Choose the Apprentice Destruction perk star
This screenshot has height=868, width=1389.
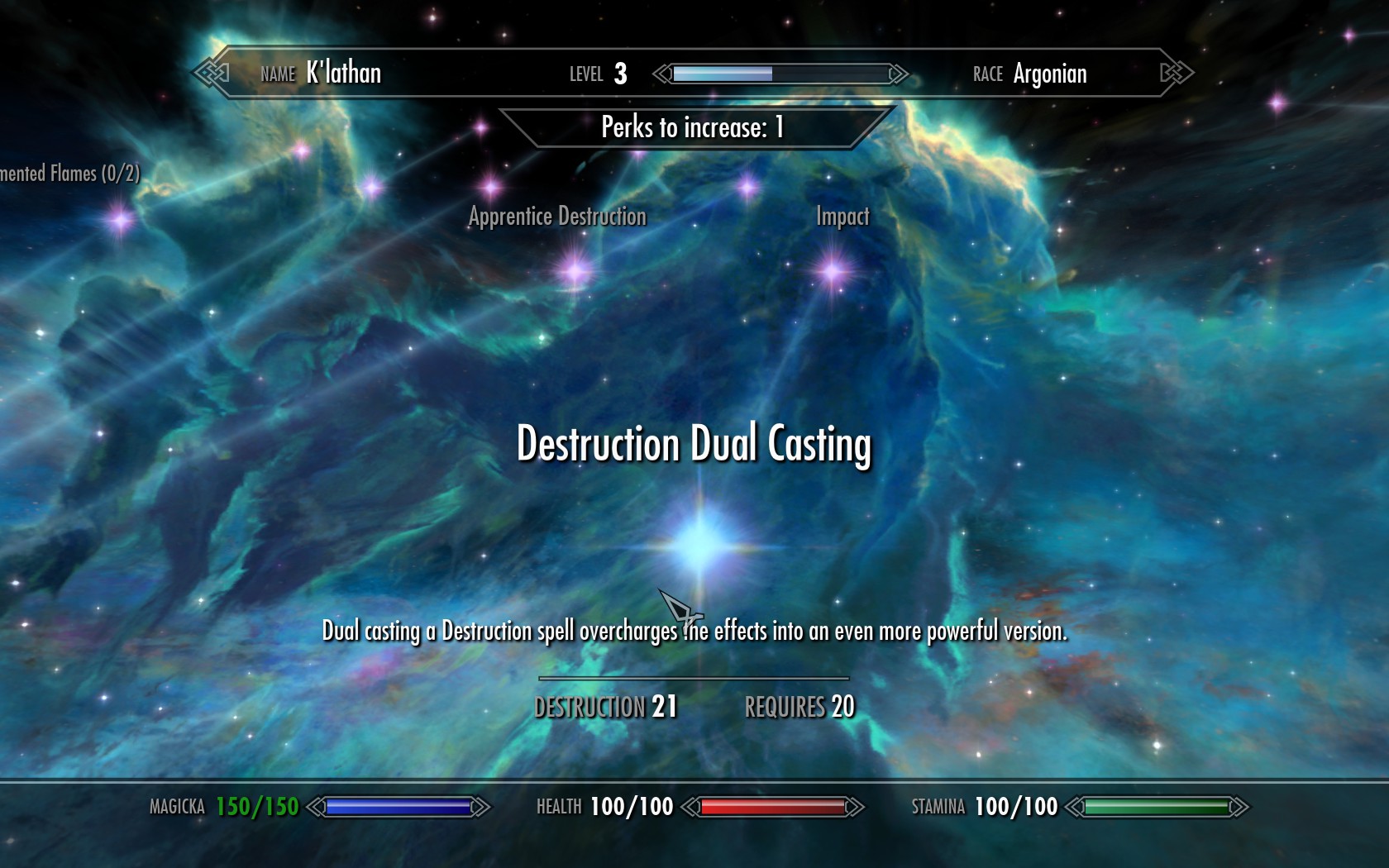[x=575, y=270]
